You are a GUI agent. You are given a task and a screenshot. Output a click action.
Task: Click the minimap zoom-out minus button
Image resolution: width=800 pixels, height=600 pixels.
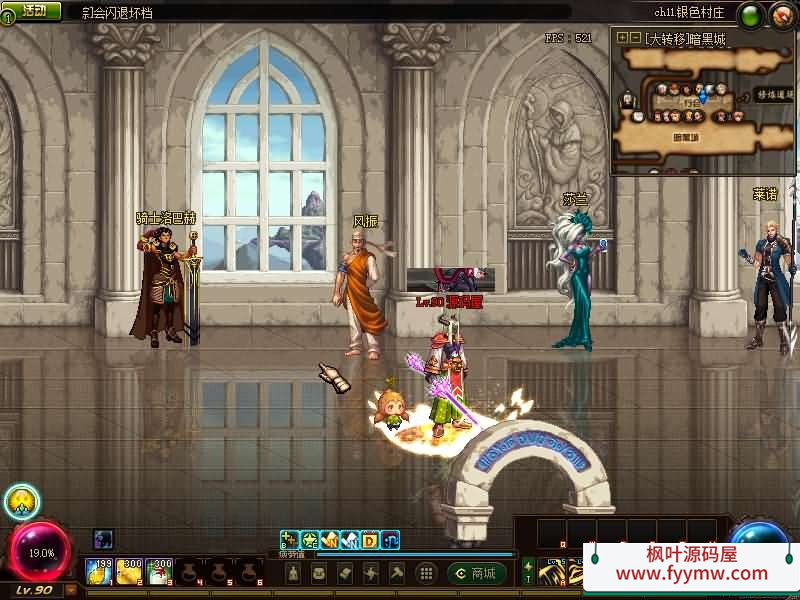[x=635, y=38]
